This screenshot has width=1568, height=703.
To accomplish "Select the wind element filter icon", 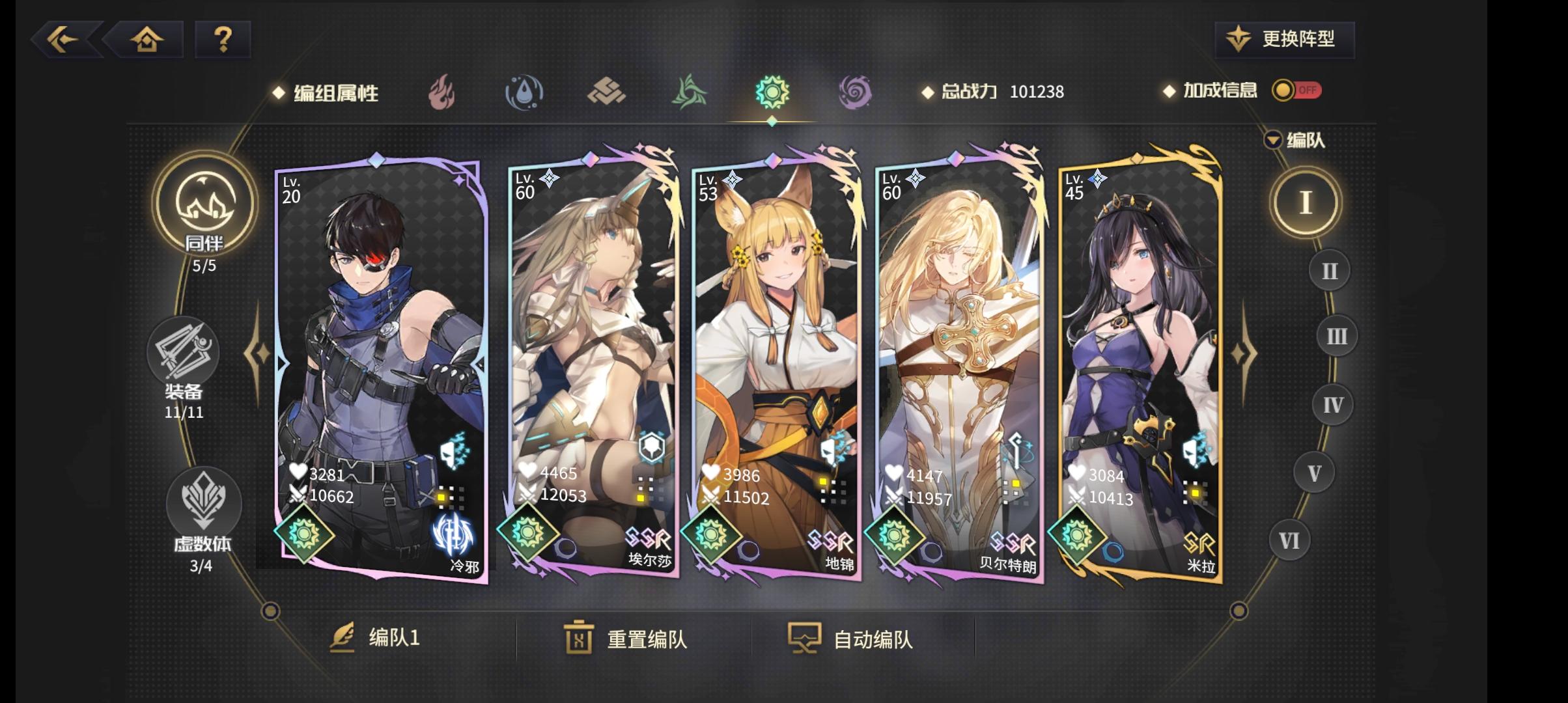I will pos(690,92).
